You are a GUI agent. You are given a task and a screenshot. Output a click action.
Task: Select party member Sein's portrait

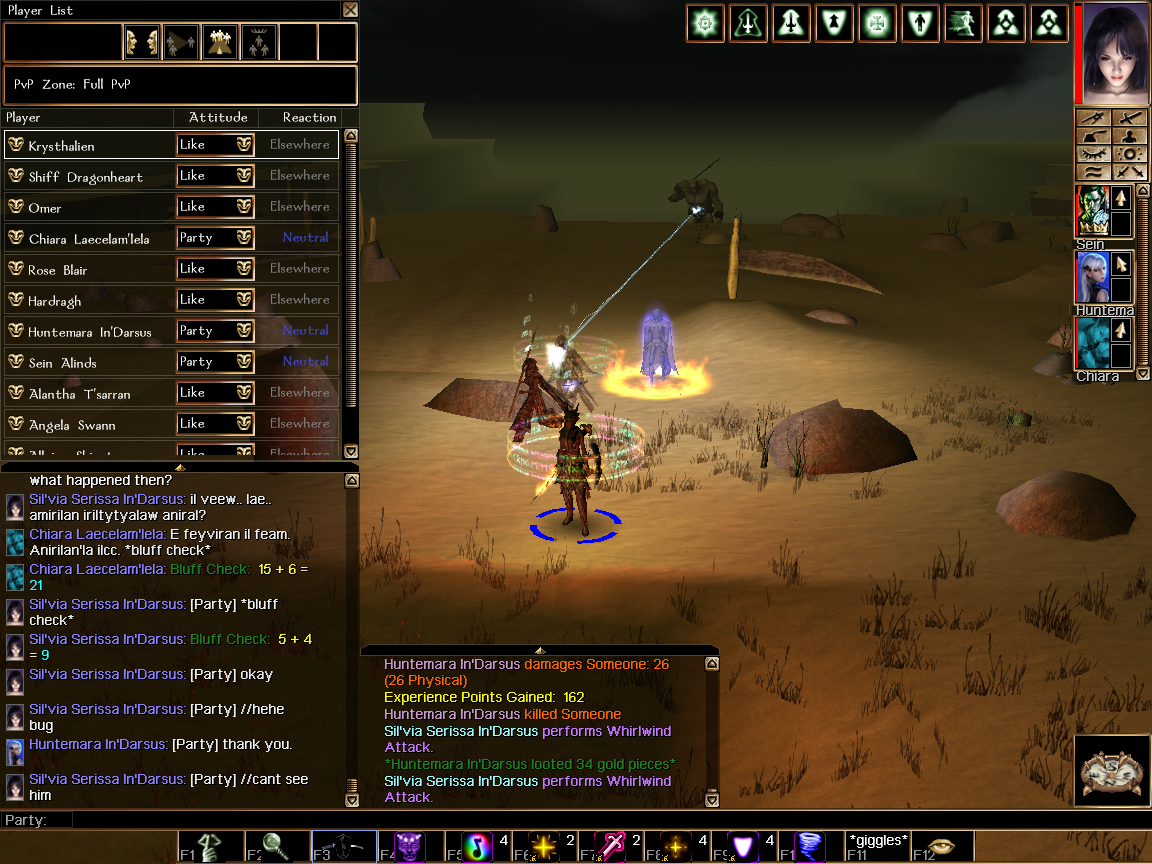pos(1091,210)
